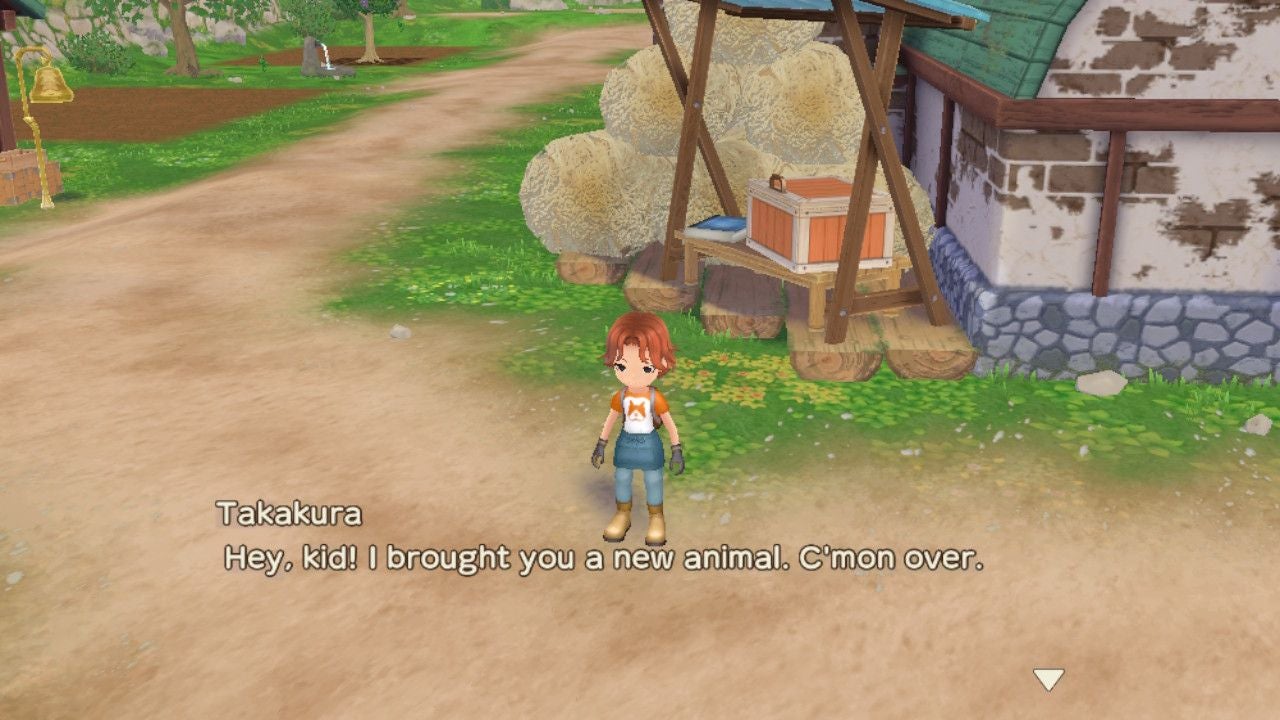Advance dialogue with the white arrow indicator

1048,680
